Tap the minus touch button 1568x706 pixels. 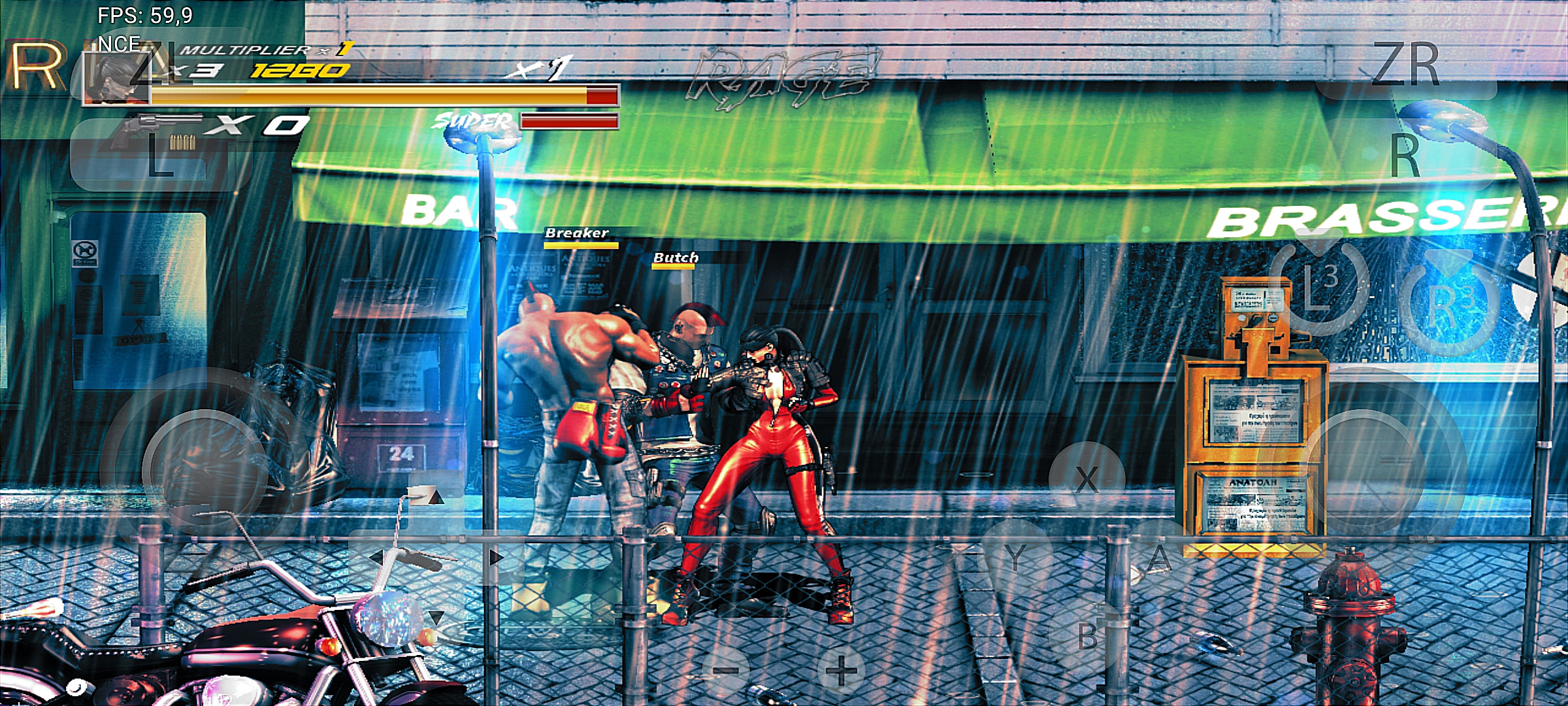(725, 670)
